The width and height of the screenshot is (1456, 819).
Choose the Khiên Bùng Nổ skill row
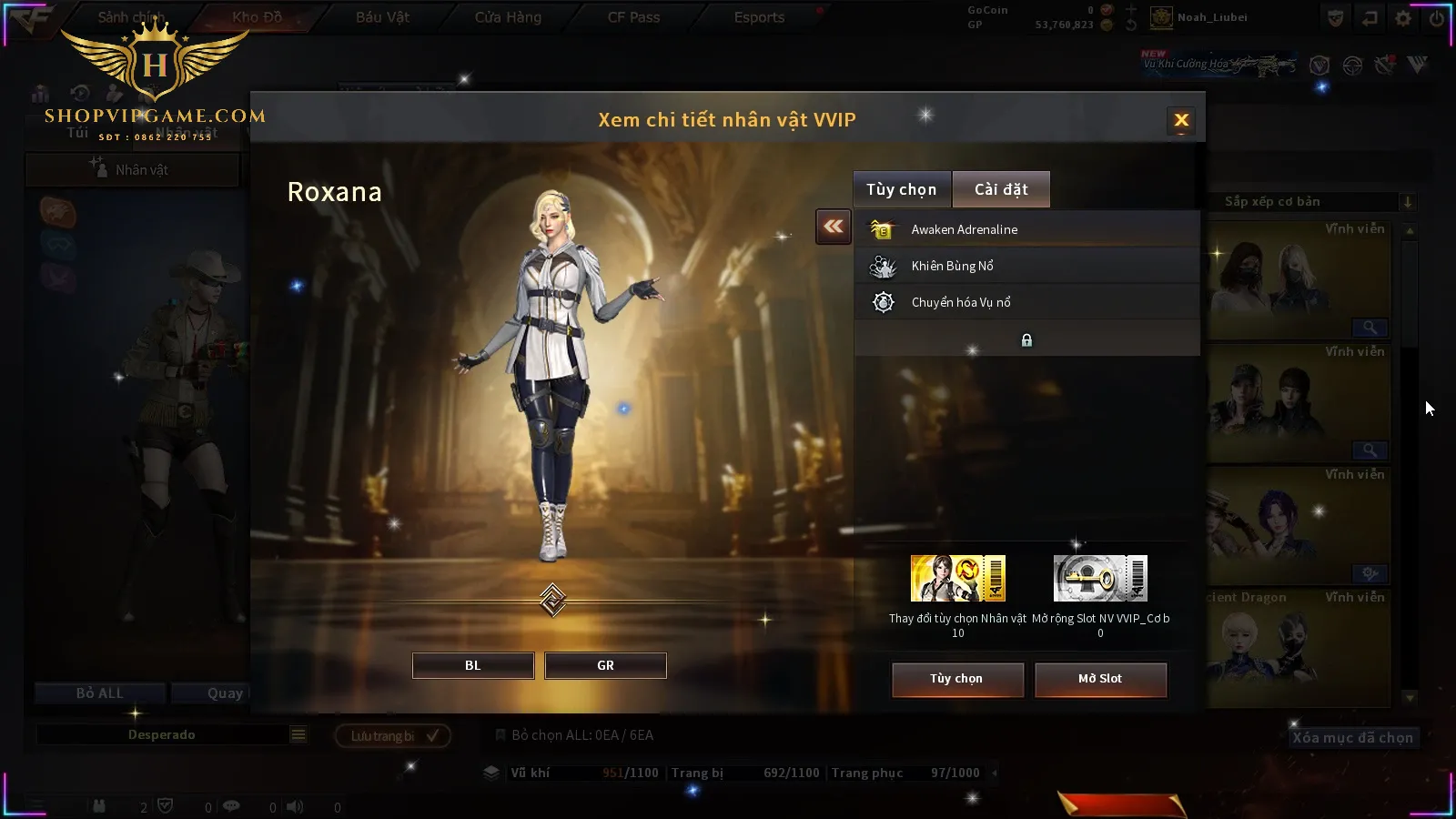click(1026, 266)
